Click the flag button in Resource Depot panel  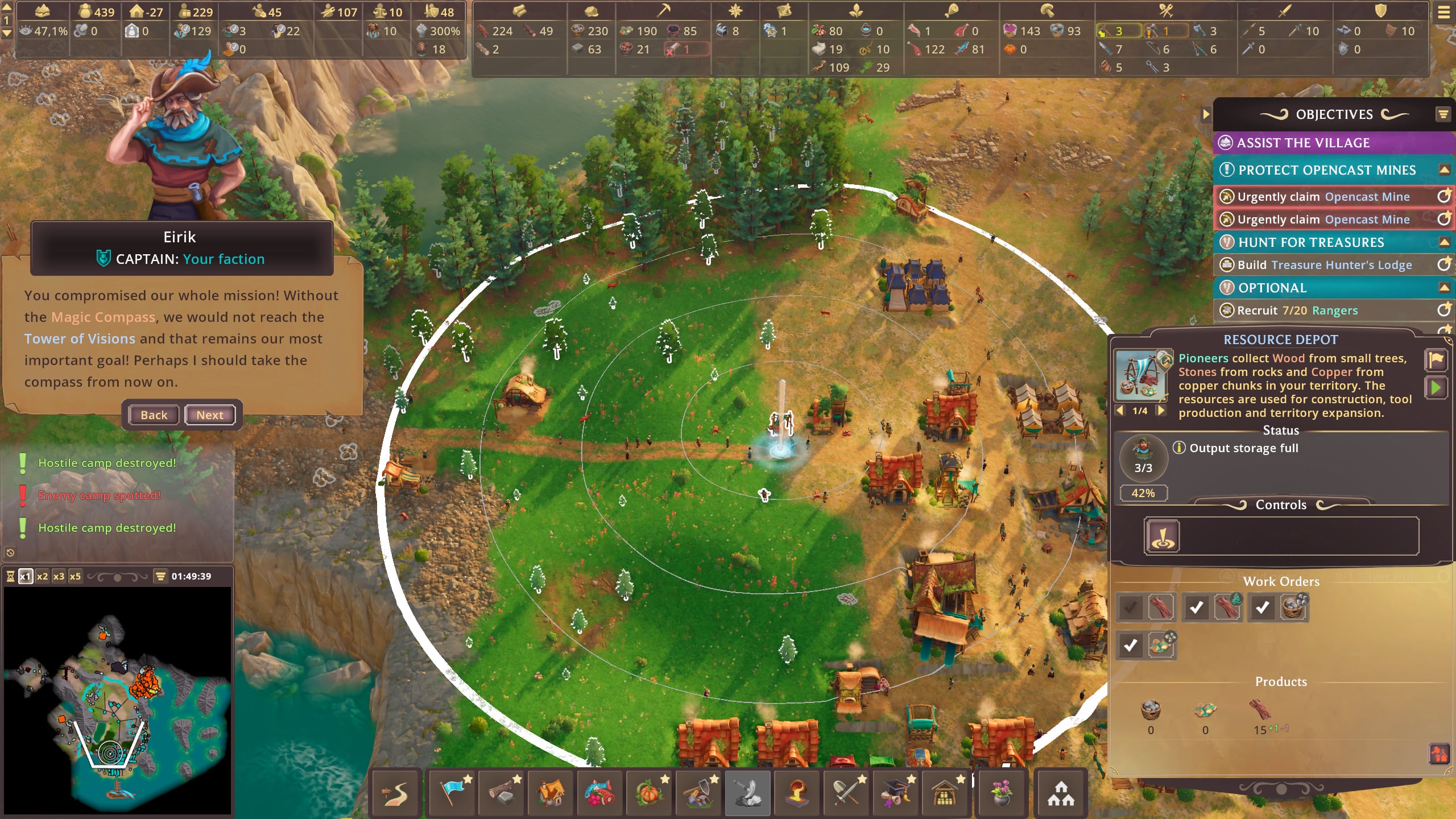tap(1436, 359)
